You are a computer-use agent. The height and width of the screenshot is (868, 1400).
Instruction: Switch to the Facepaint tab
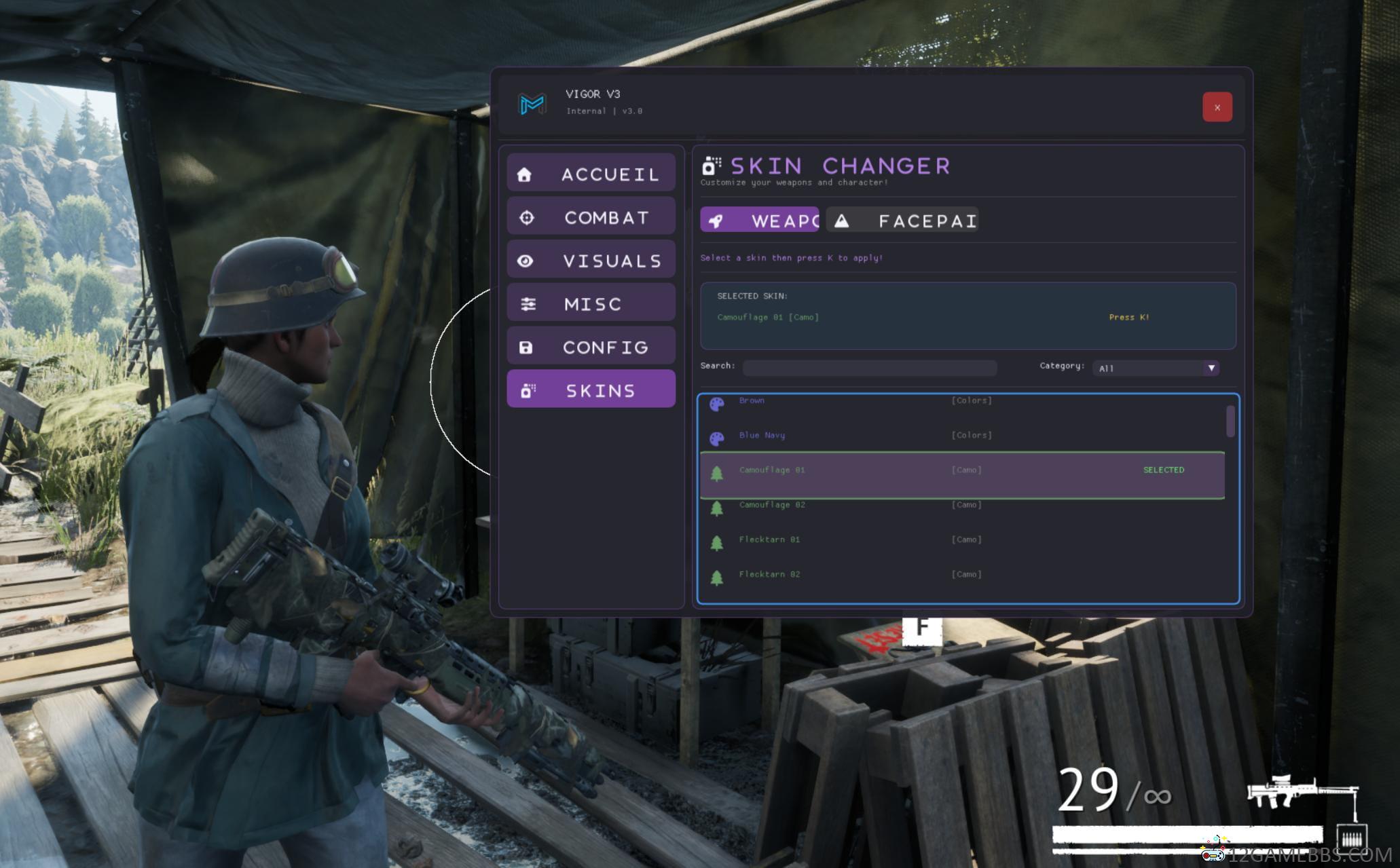[x=902, y=221]
